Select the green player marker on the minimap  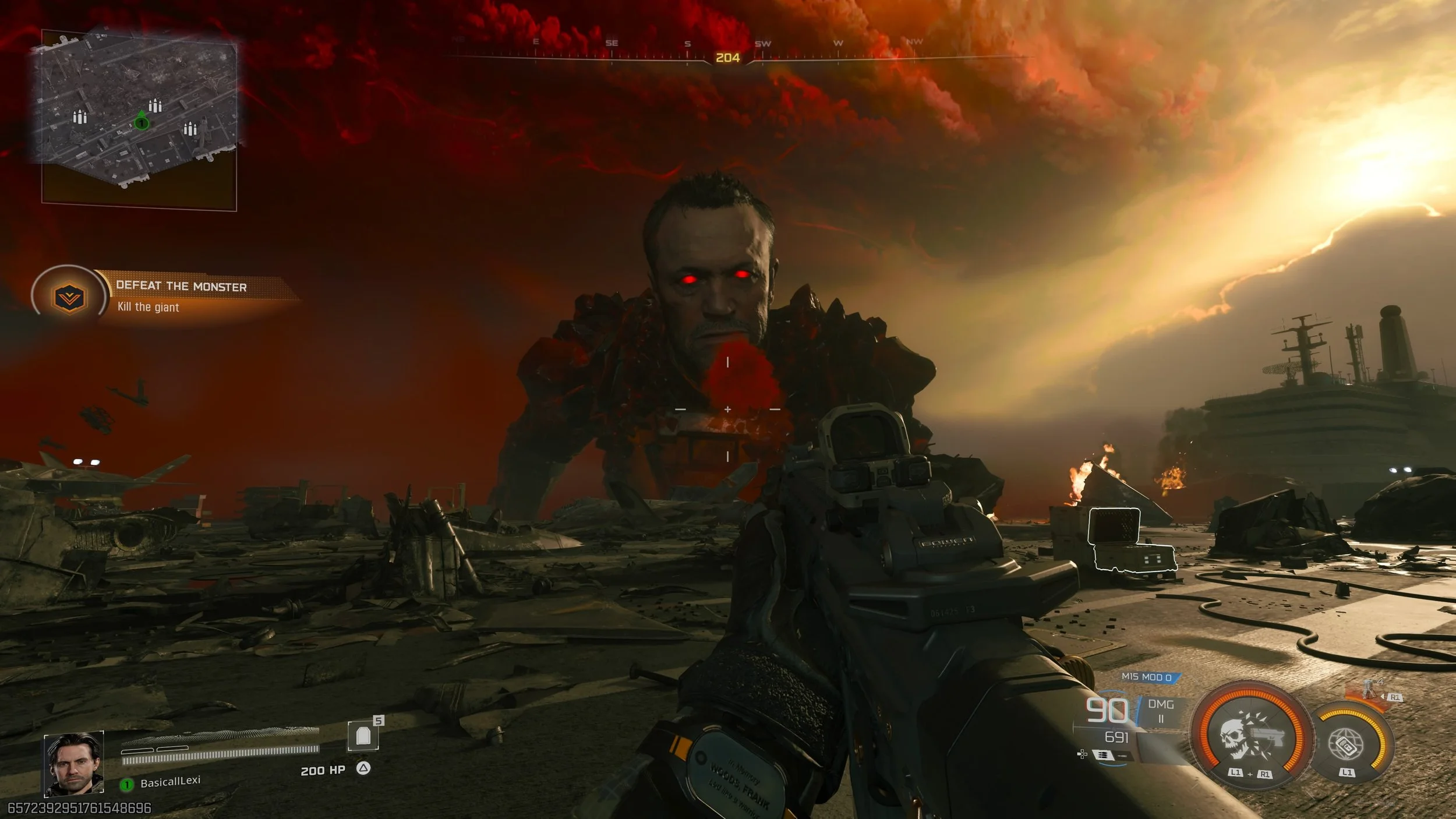pos(141,122)
